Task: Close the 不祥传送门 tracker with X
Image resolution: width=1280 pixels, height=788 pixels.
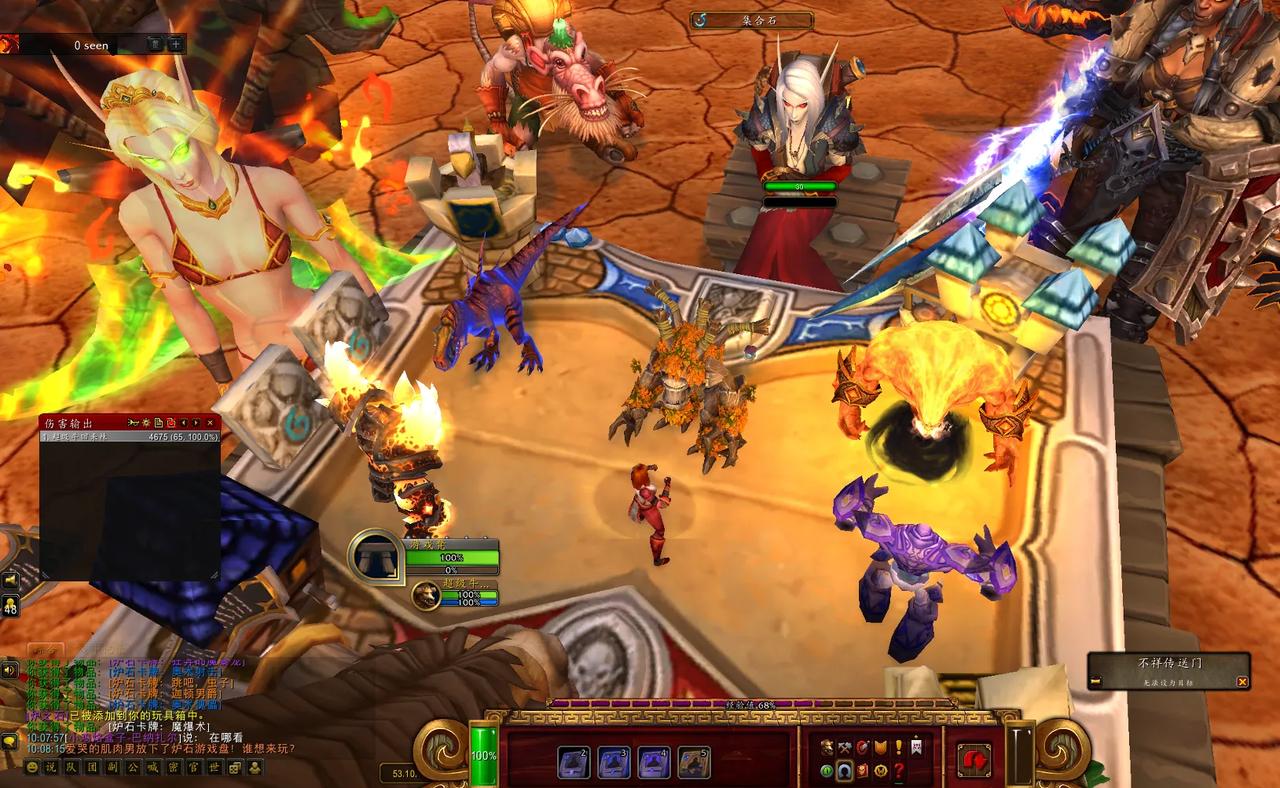Action: 1242,682
